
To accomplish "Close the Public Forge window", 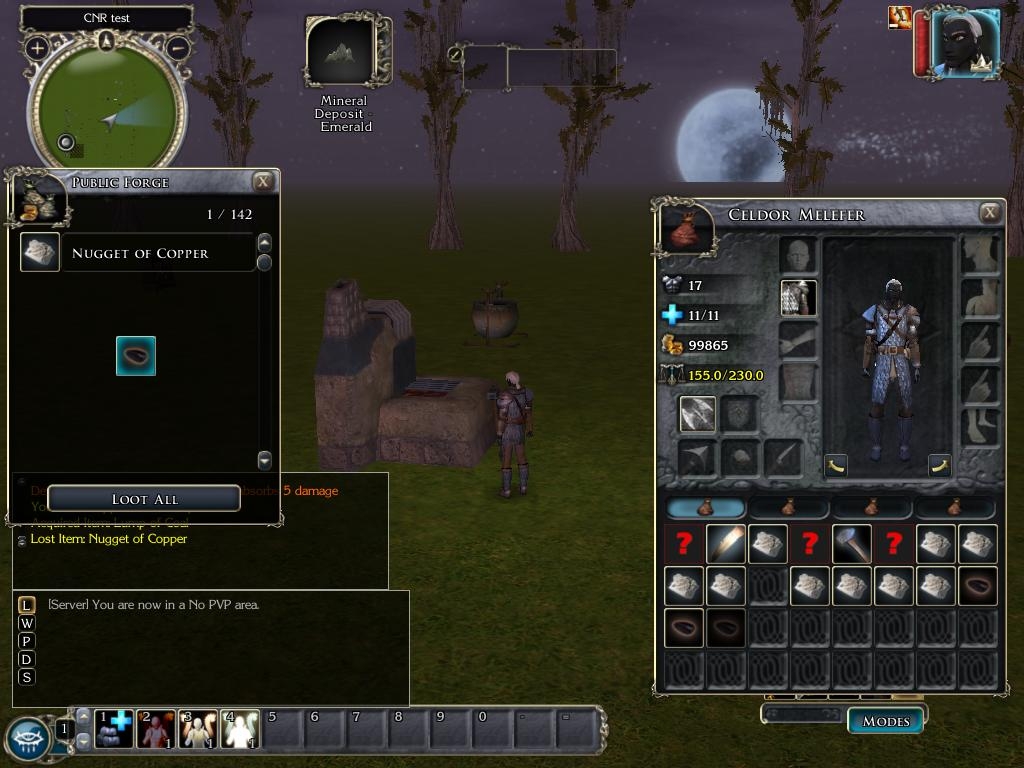I will pos(263,181).
